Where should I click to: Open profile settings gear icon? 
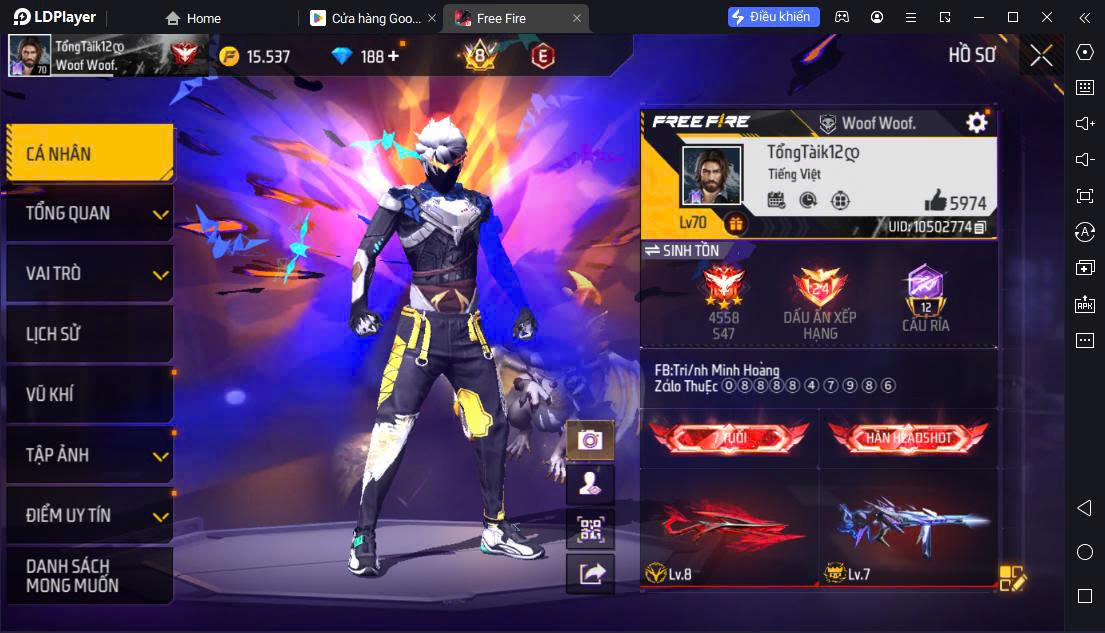[x=976, y=122]
